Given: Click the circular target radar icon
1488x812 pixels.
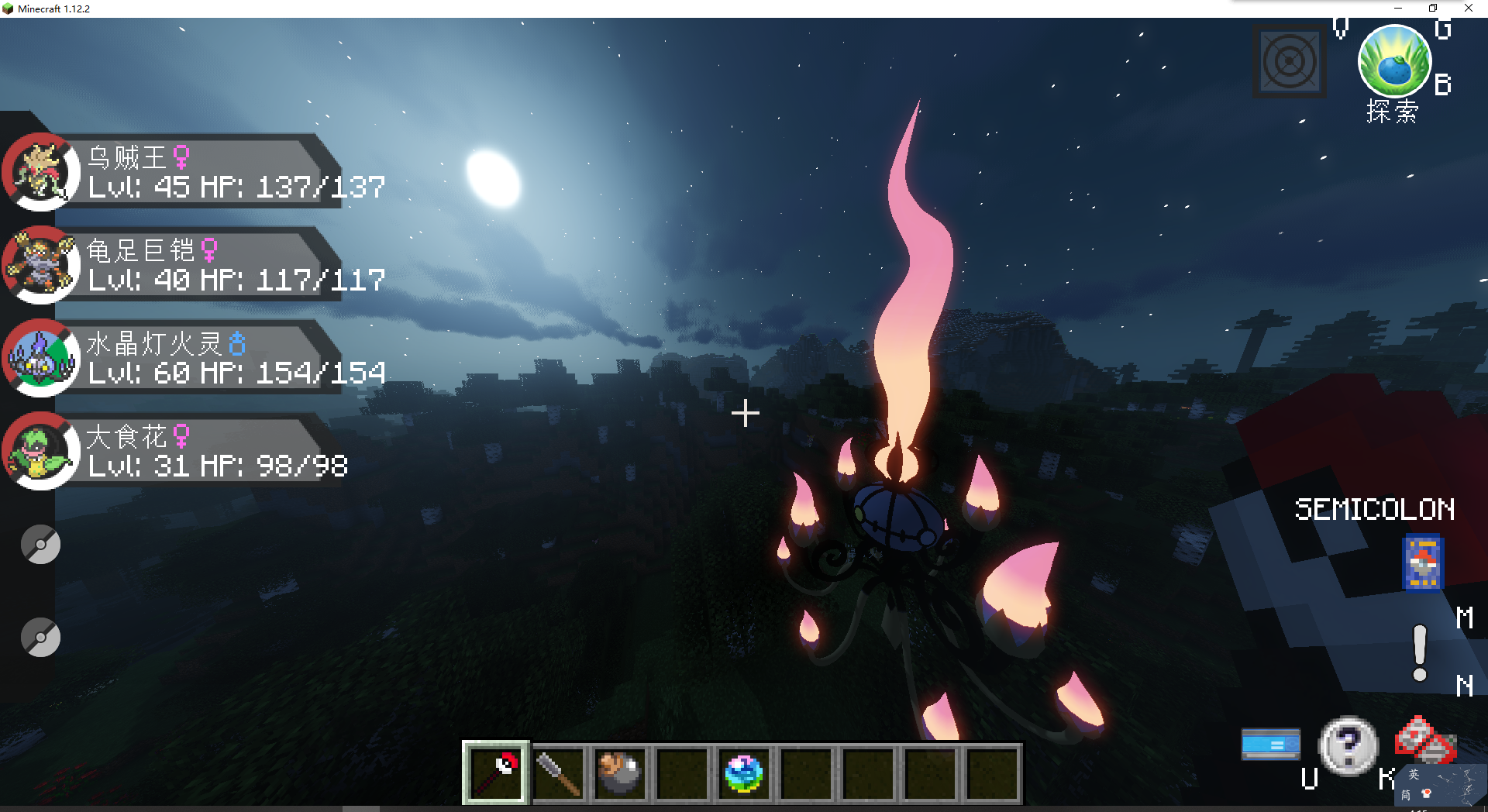Looking at the screenshot, I should [1290, 62].
